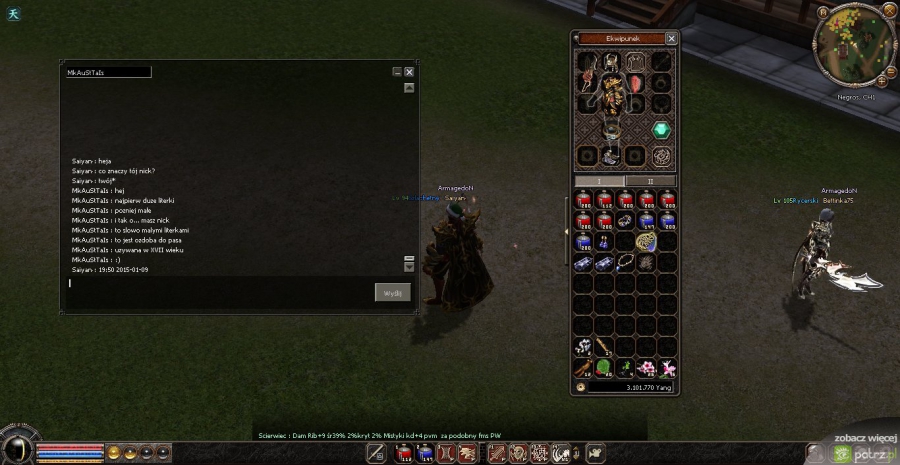The image size is (900, 465).
Task: Click the chat scroll-up arrow
Action: pyautogui.click(x=409, y=88)
